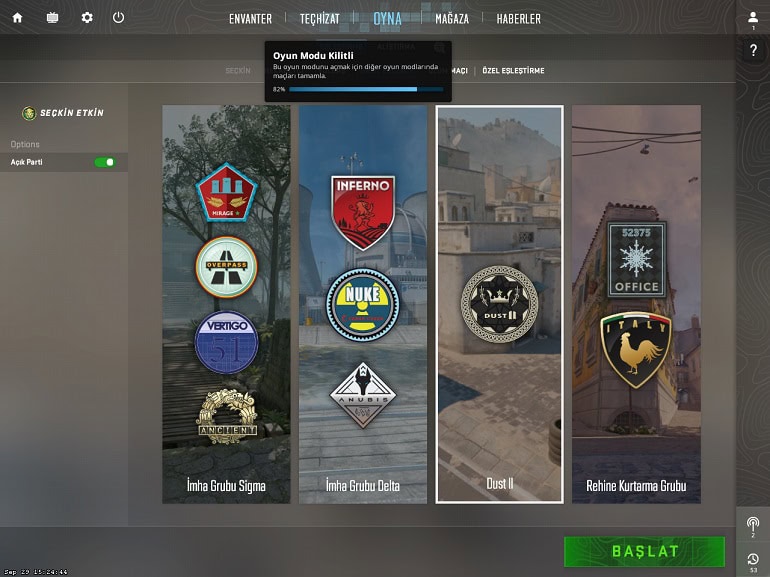
Task: Open the question mark help button
Action: [x=753, y=51]
